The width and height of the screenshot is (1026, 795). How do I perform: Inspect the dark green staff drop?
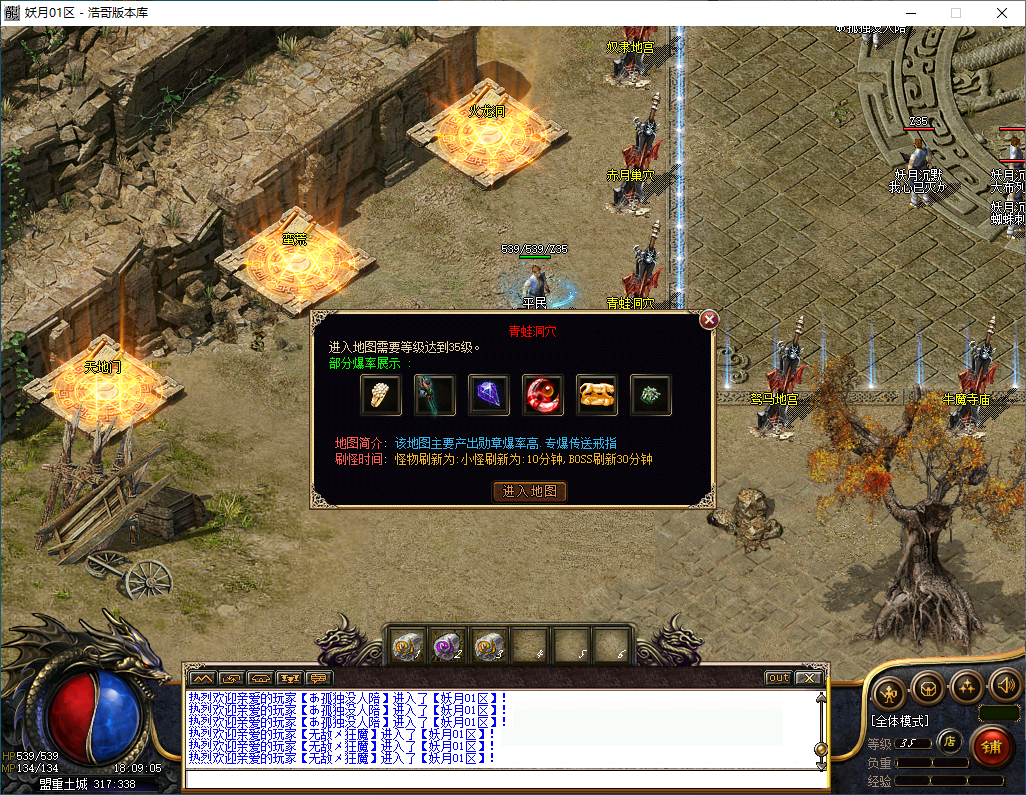coord(434,396)
